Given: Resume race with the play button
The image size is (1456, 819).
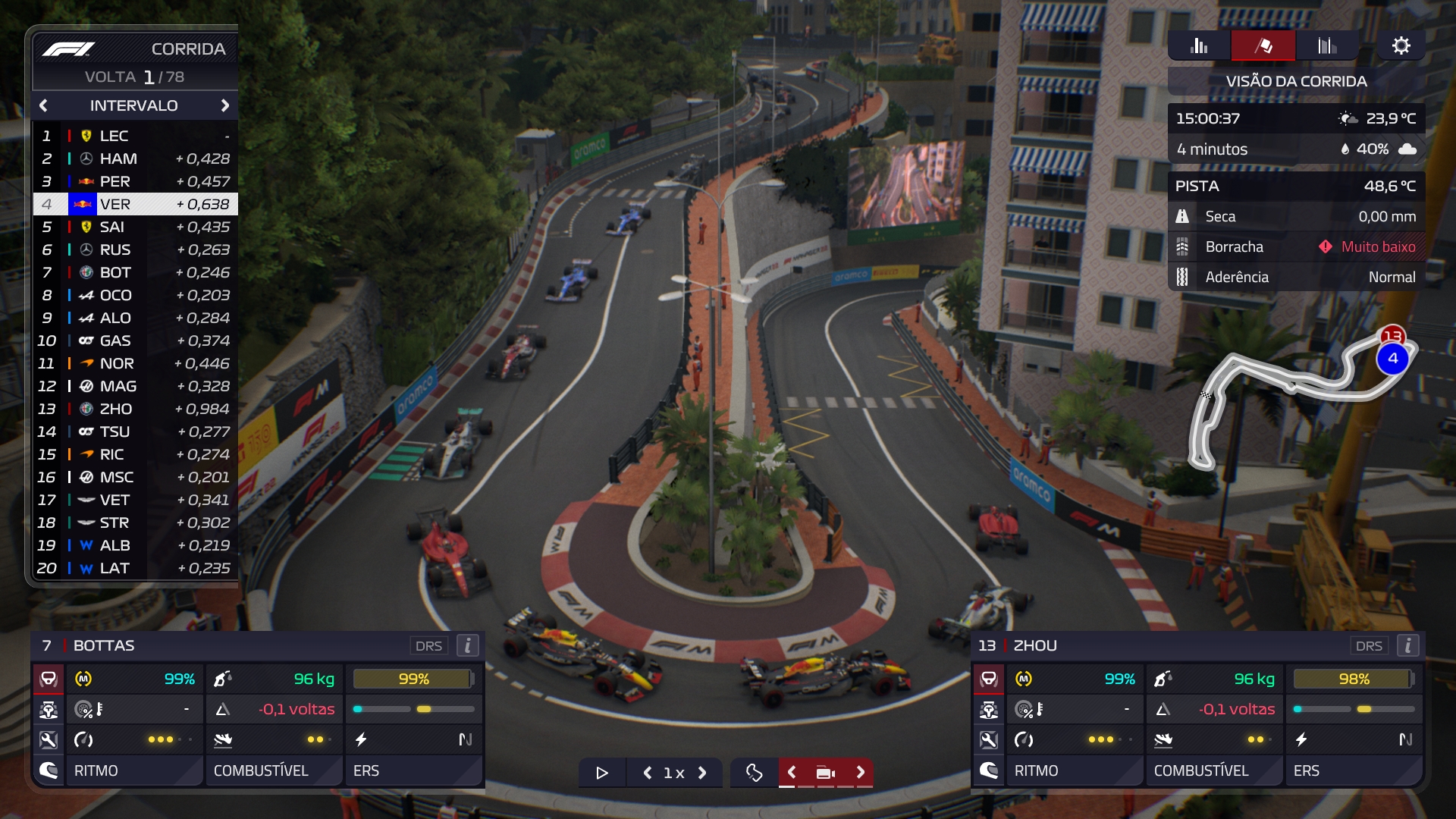Looking at the screenshot, I should coord(602,773).
